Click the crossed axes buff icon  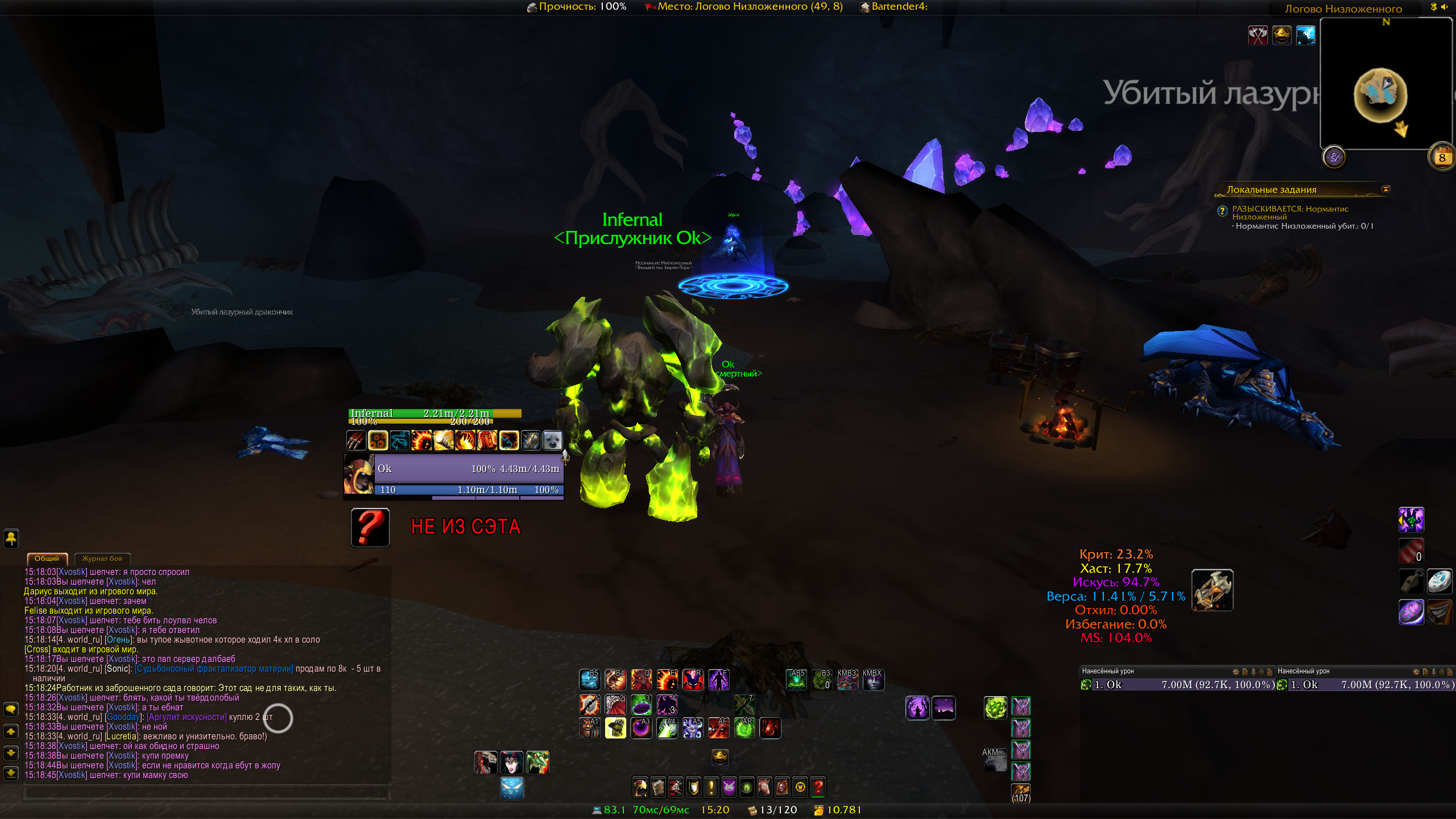1258,36
